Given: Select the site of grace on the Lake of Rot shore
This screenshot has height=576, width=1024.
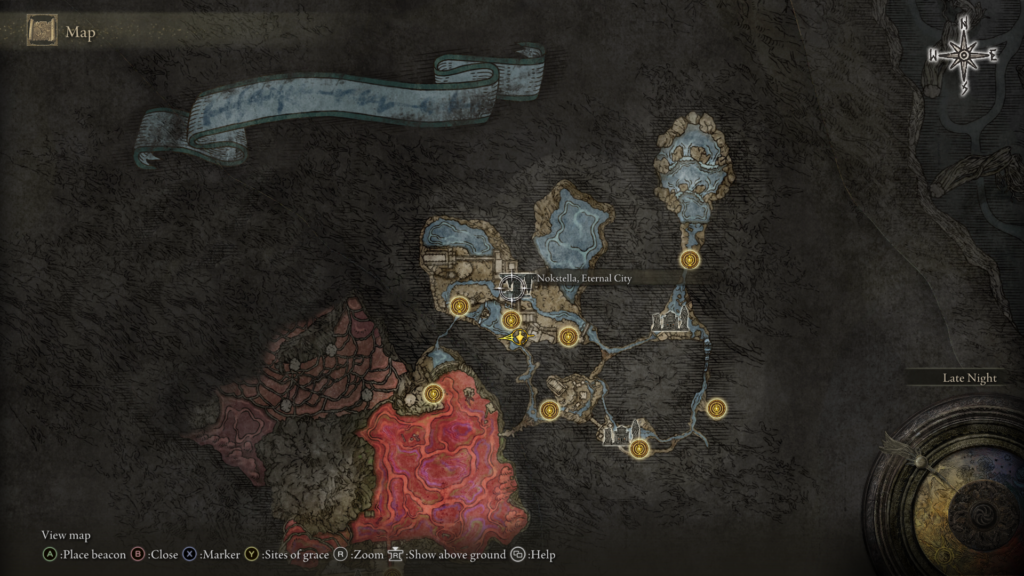Looking at the screenshot, I should (x=433, y=393).
